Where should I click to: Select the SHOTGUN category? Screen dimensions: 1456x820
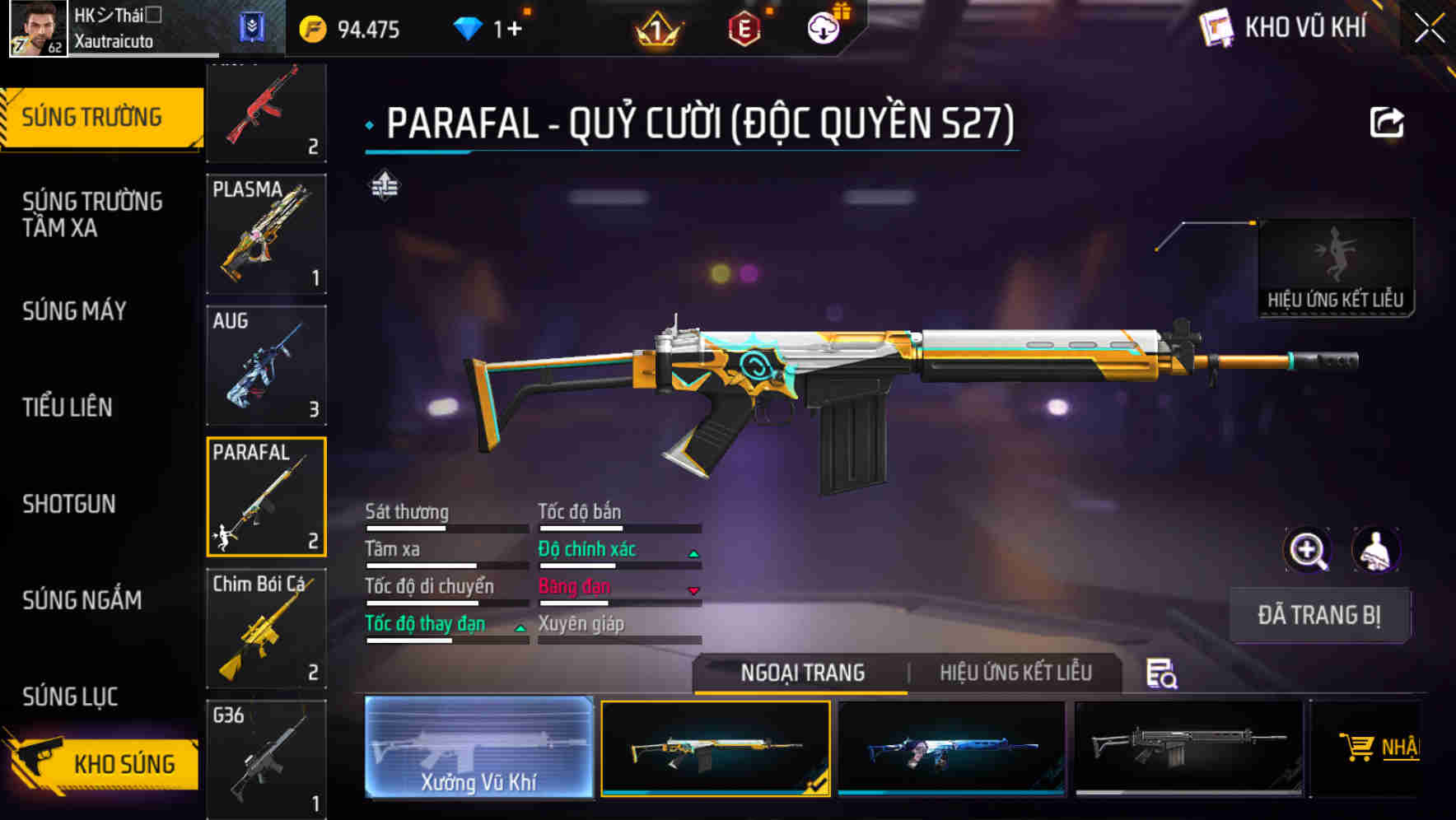pos(69,504)
